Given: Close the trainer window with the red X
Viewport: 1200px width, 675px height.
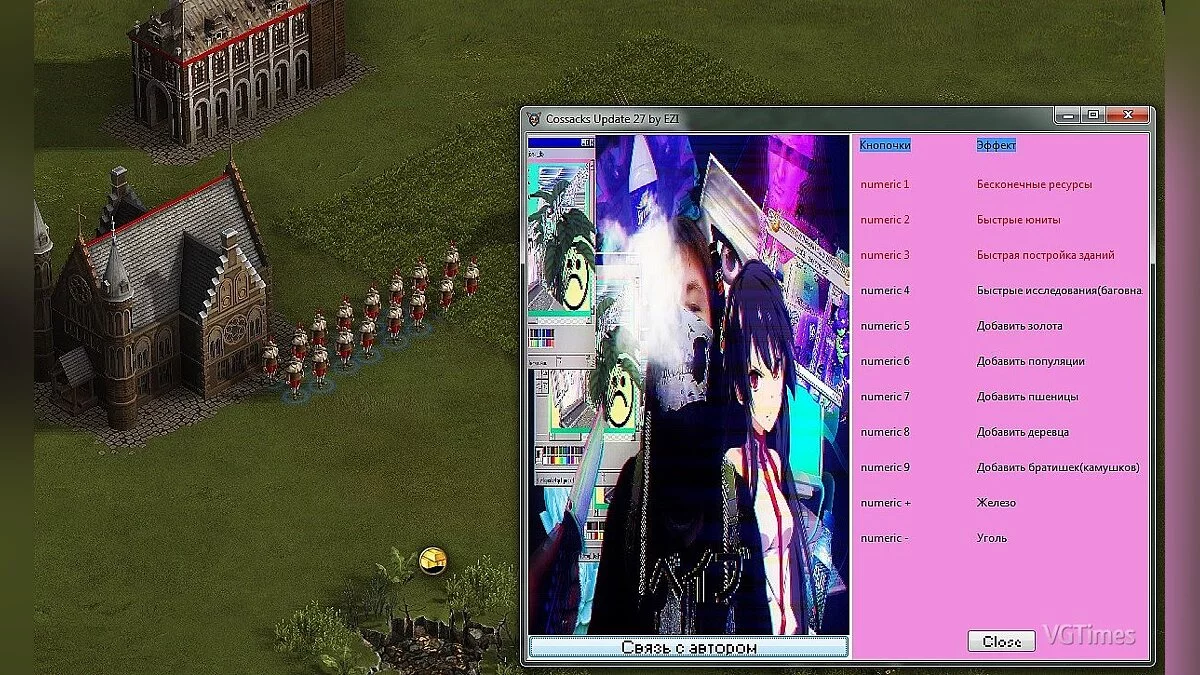Looking at the screenshot, I should (1129, 116).
